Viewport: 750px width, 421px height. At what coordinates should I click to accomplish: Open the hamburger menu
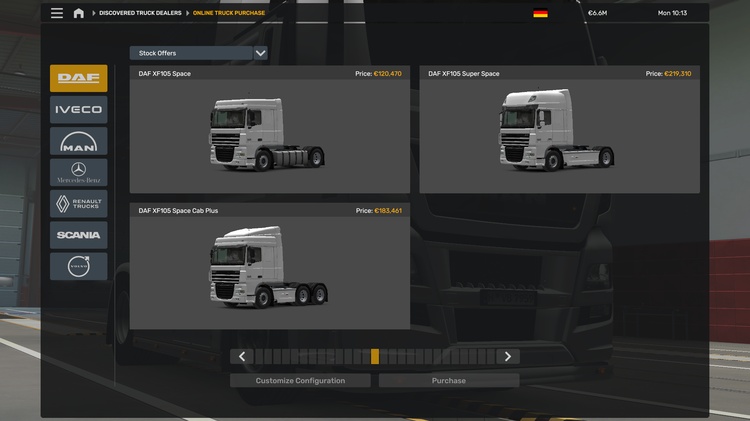[57, 13]
